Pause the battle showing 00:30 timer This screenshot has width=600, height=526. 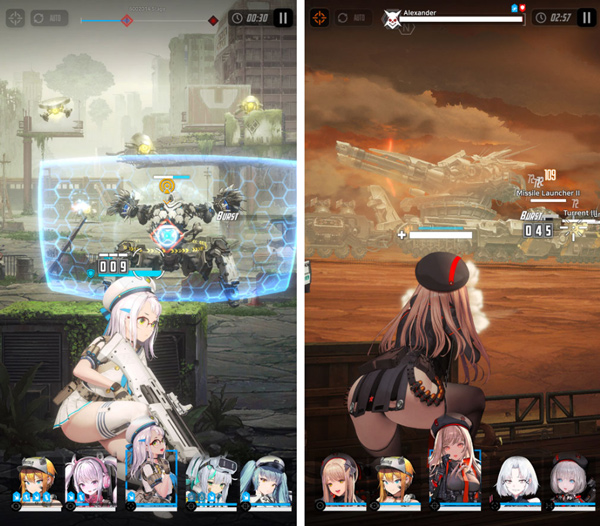(283, 18)
